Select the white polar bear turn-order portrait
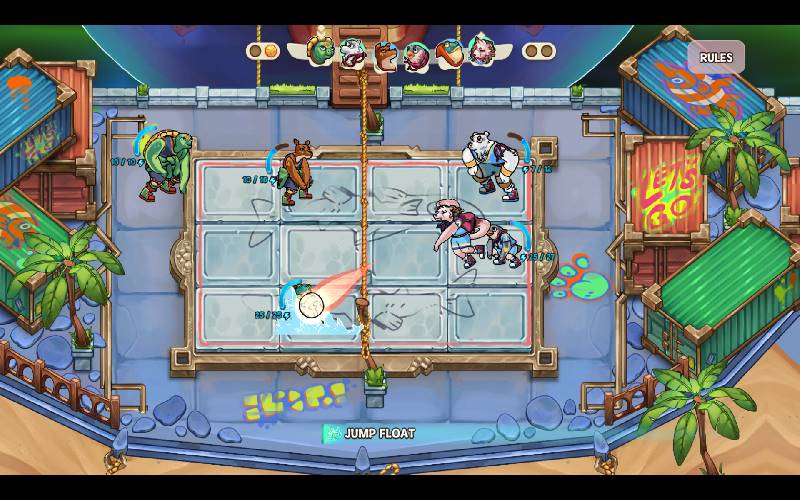Viewport: 800px width, 500px height. pyautogui.click(x=352, y=52)
